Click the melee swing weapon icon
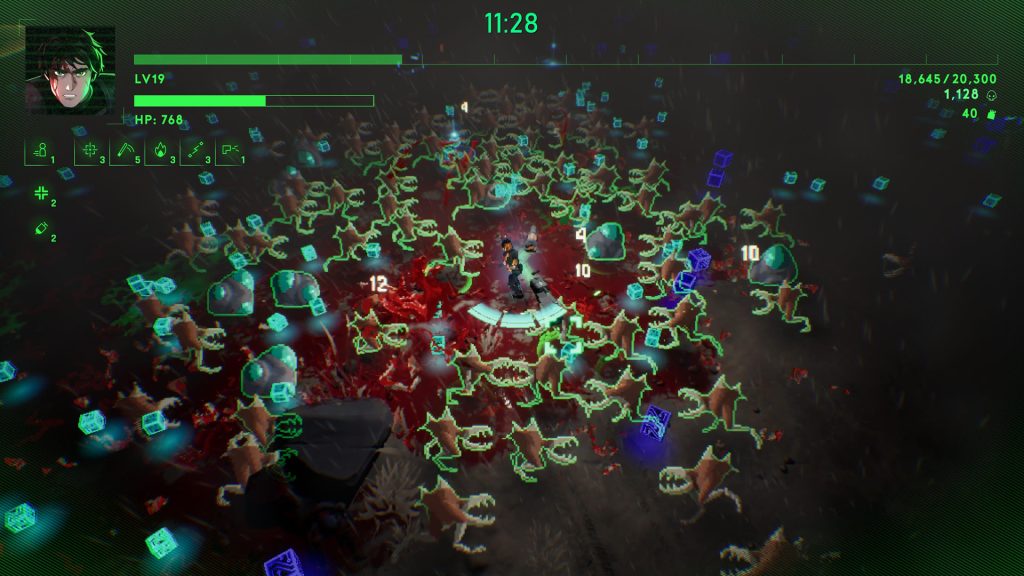 124,151
